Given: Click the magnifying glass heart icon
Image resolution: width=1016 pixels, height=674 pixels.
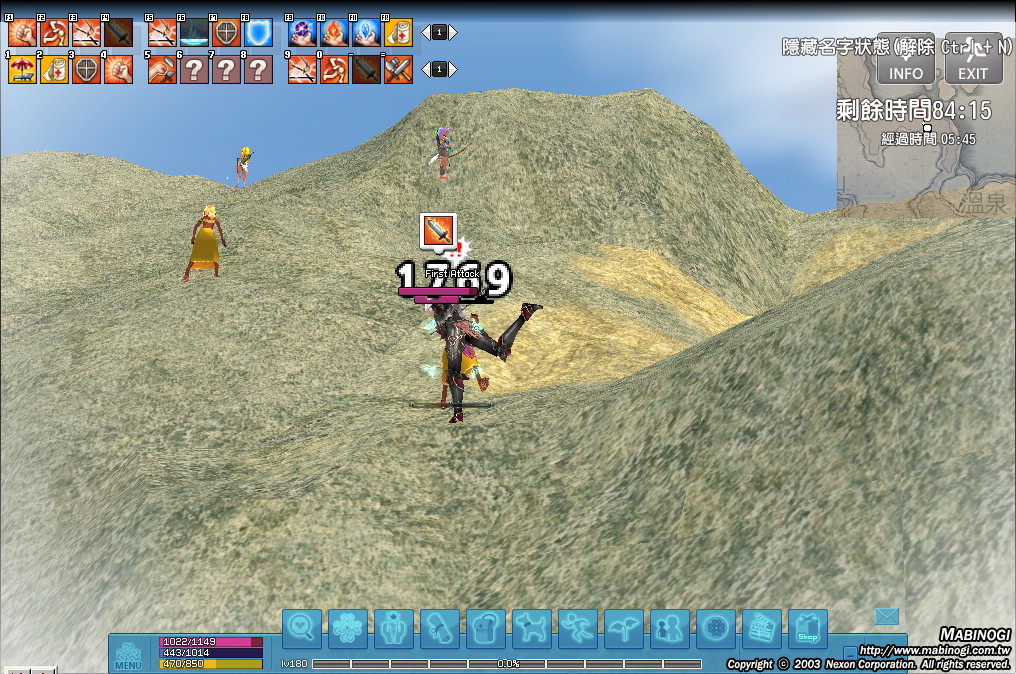Looking at the screenshot, I should (x=302, y=629).
